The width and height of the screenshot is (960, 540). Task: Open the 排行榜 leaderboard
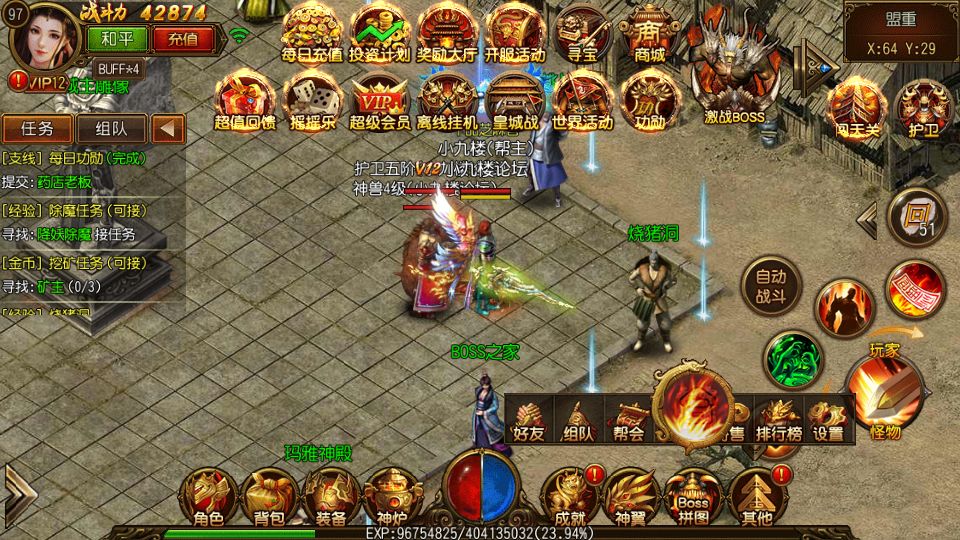point(778,421)
